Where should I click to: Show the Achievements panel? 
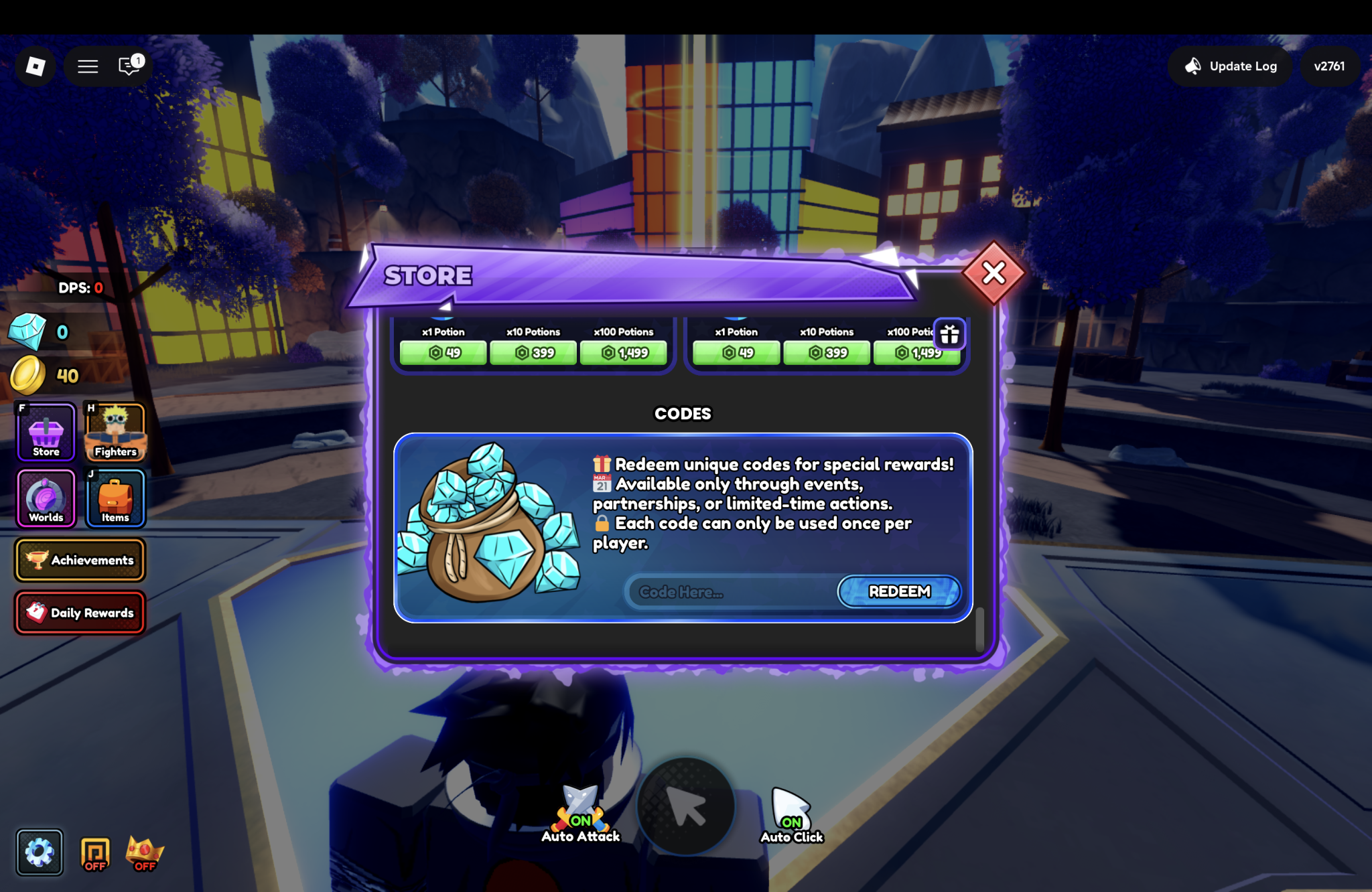(80, 560)
